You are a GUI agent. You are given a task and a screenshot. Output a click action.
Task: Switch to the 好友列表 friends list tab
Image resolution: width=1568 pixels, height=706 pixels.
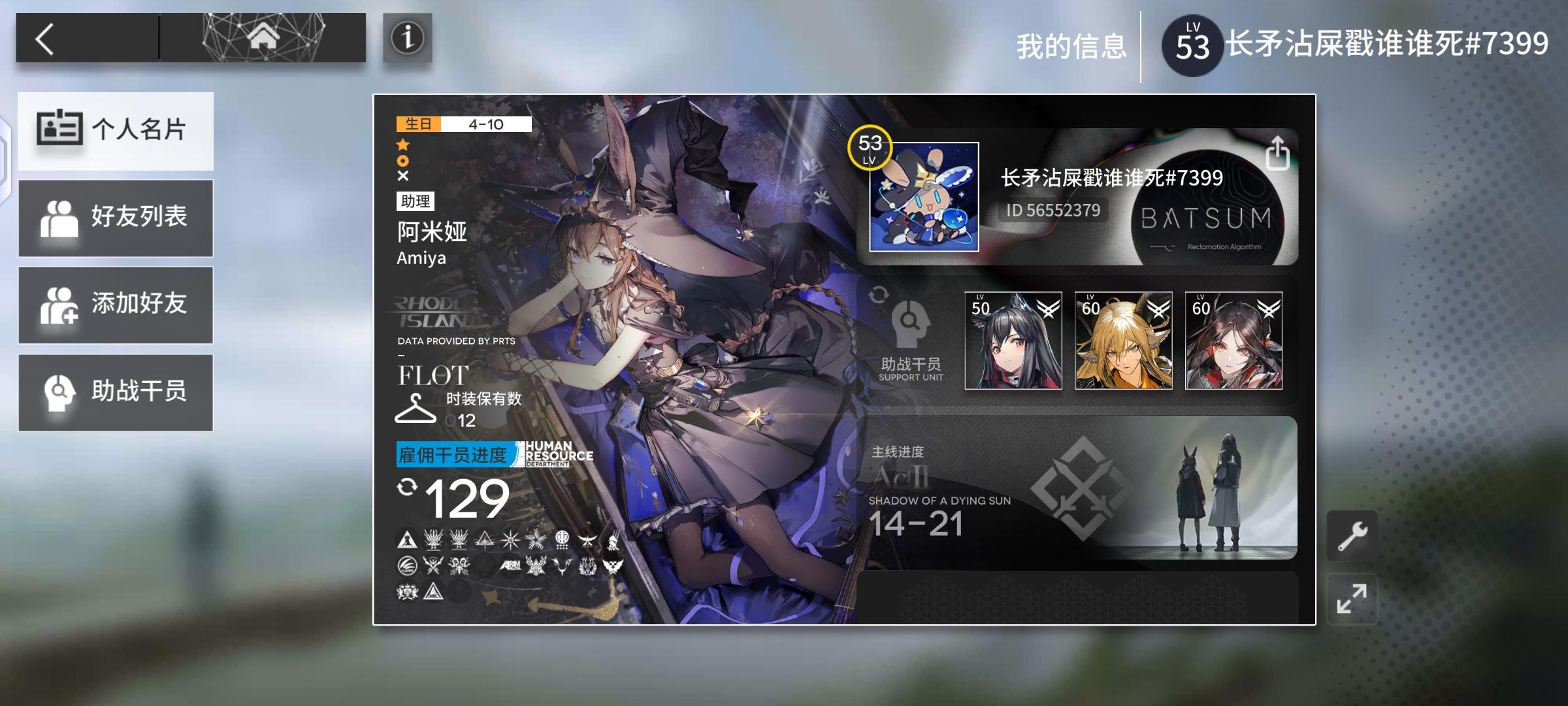pyautogui.click(x=116, y=218)
